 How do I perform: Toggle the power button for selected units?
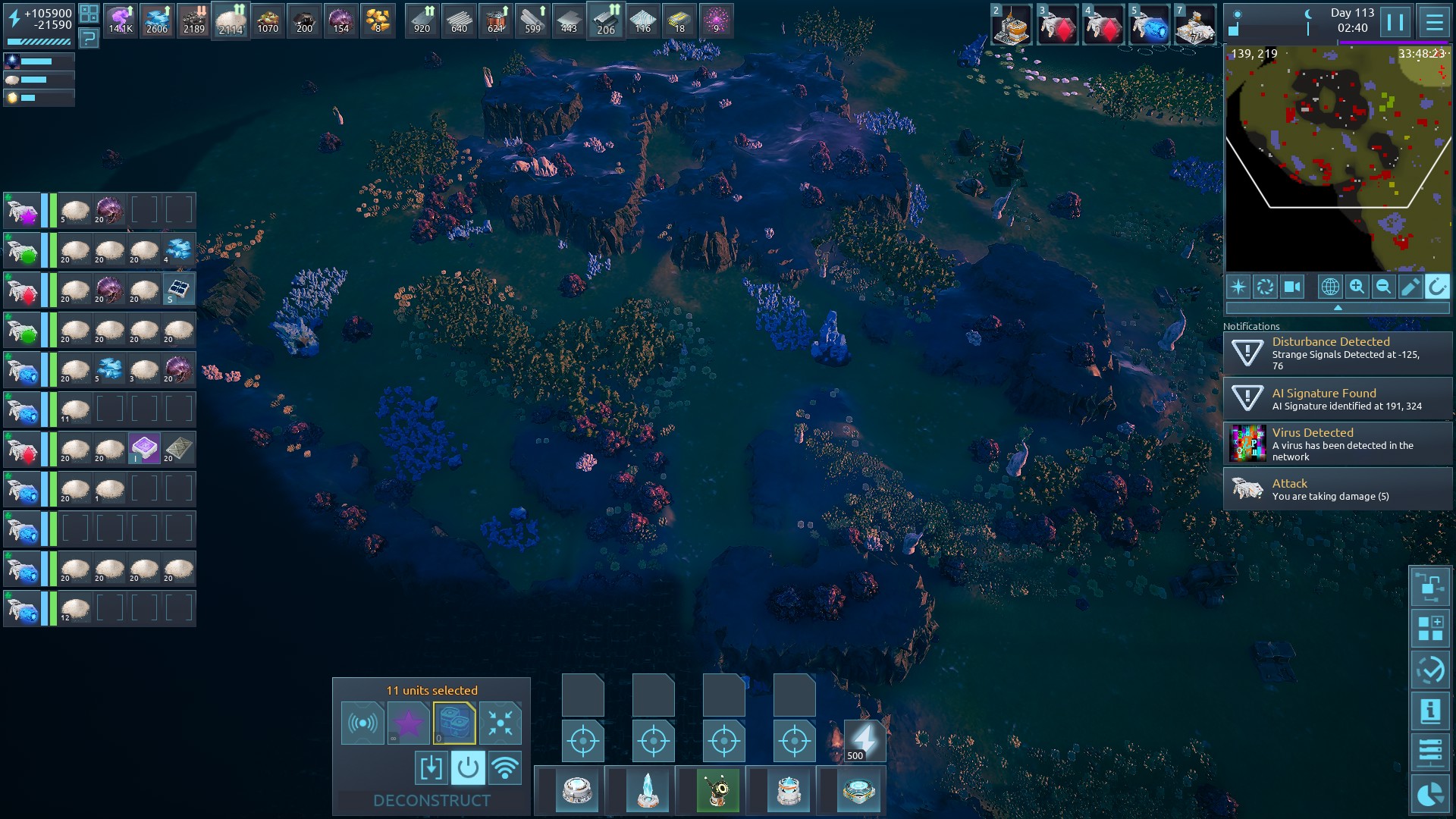tap(468, 768)
